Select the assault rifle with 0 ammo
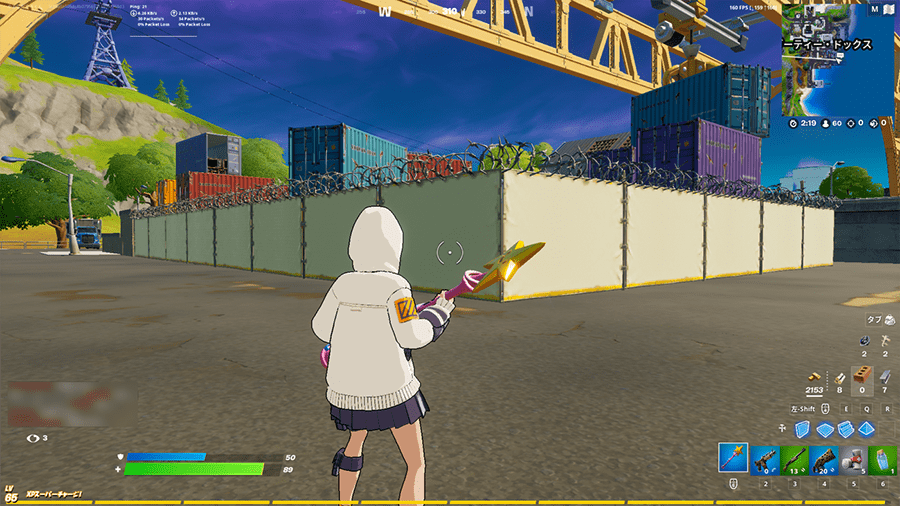 [765, 459]
